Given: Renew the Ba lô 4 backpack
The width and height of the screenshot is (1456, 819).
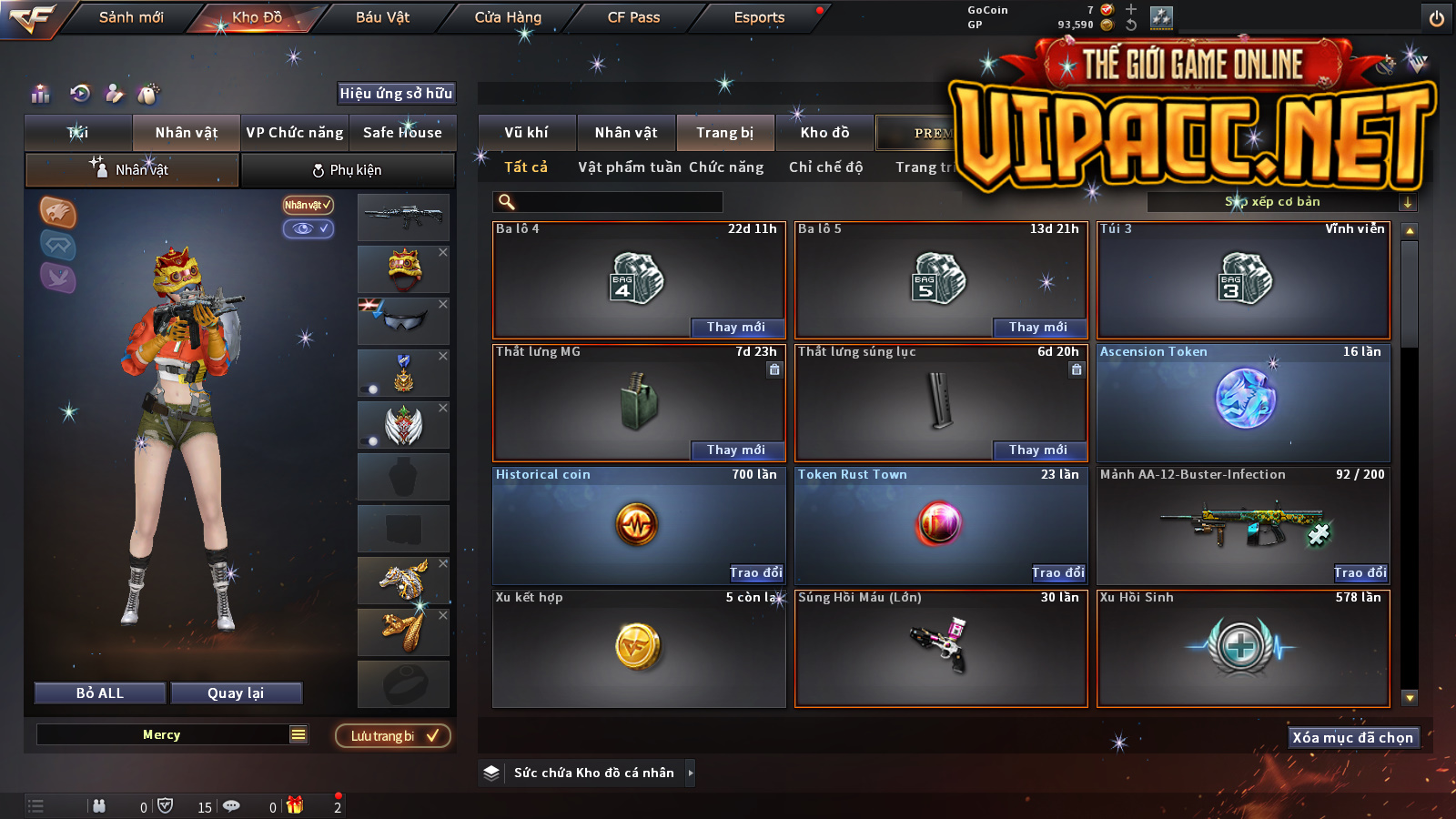Looking at the screenshot, I should pos(735,328).
